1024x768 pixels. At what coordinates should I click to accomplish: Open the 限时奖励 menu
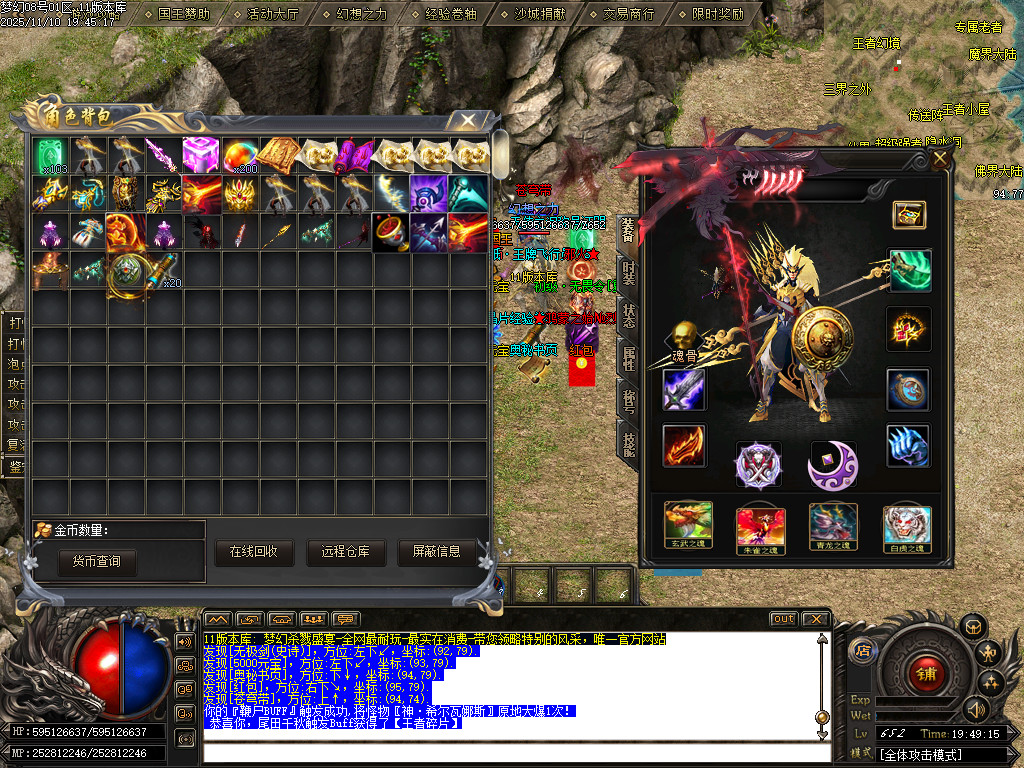tap(717, 14)
